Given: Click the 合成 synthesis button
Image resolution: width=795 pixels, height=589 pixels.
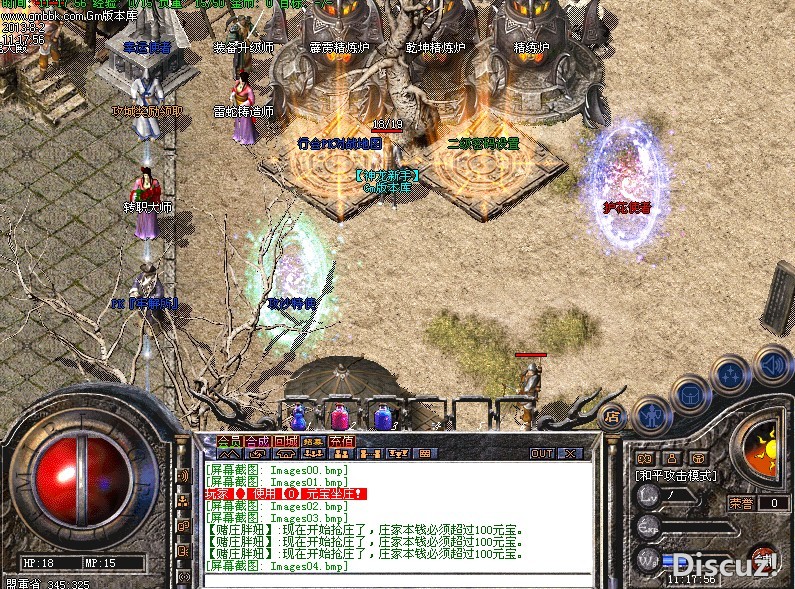Looking at the screenshot, I should [x=258, y=441].
